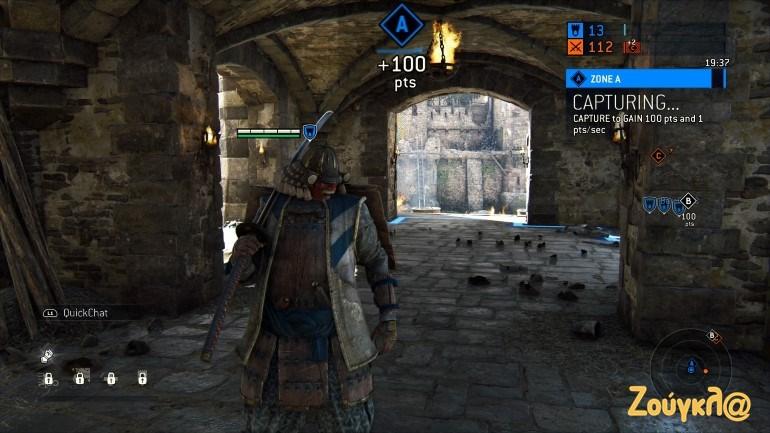Click the gear feat icon above locks
The height and width of the screenshot is (433, 770).
pos(47,356)
